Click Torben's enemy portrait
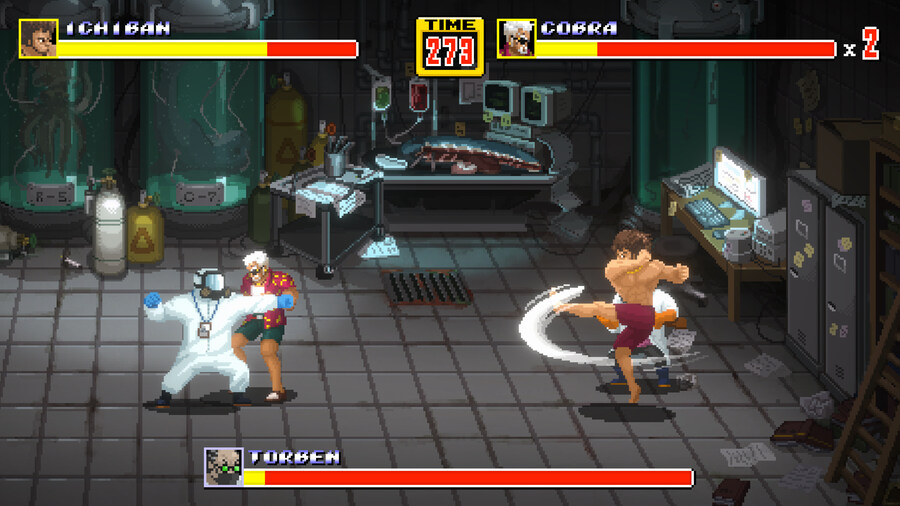This screenshot has width=900, height=506. [x=223, y=467]
